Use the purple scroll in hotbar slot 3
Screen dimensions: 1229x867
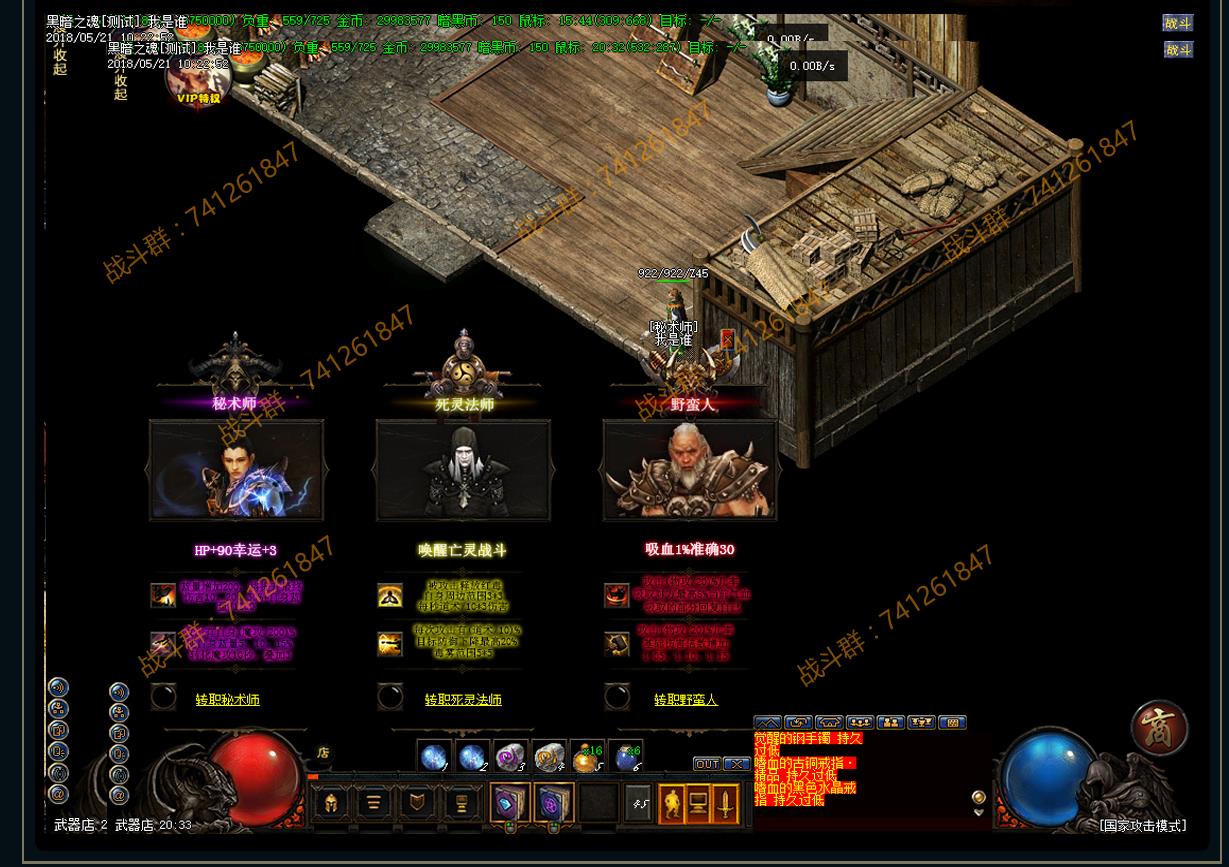(x=510, y=757)
